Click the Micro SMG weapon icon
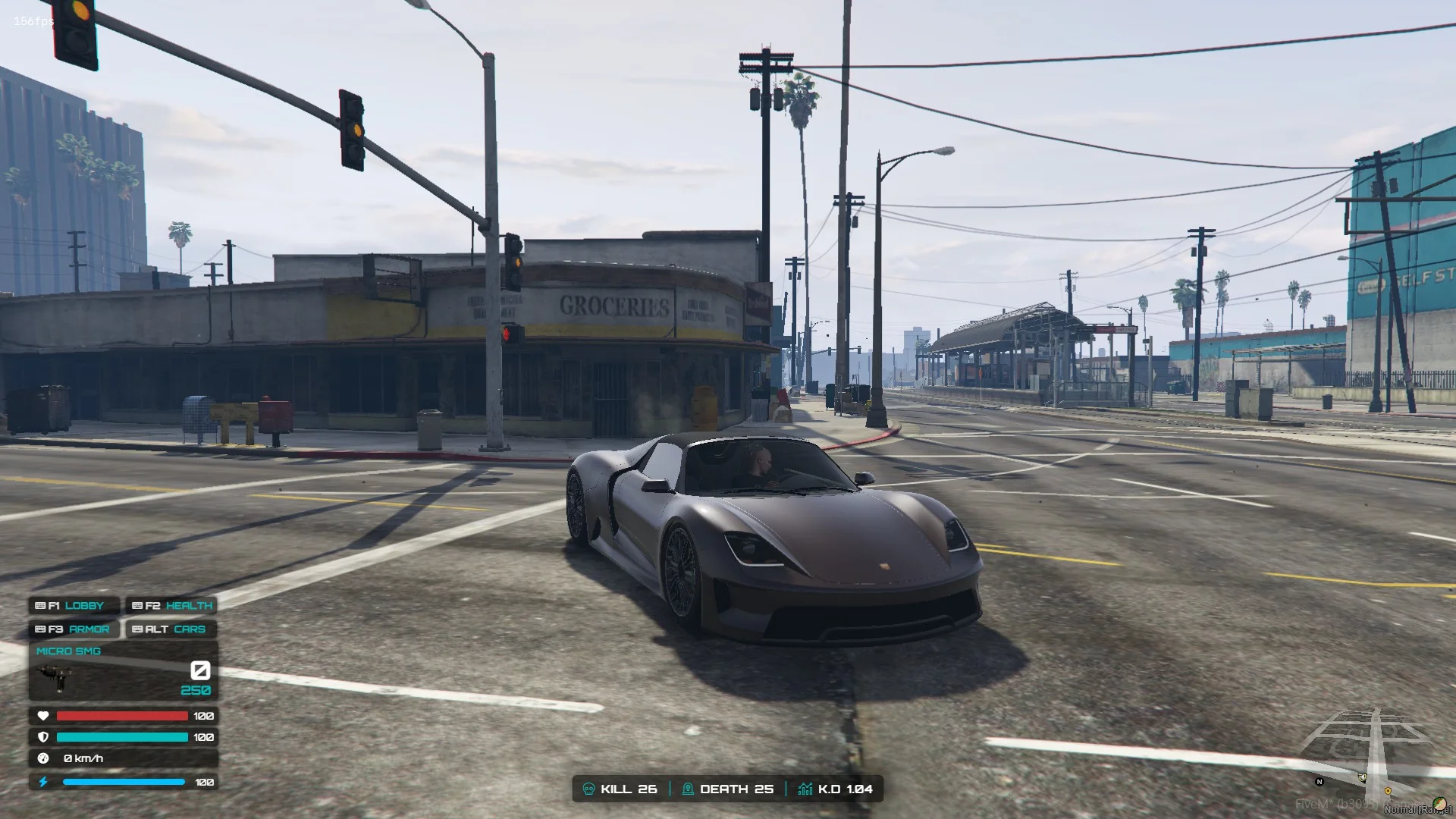1456x819 pixels. (56, 677)
